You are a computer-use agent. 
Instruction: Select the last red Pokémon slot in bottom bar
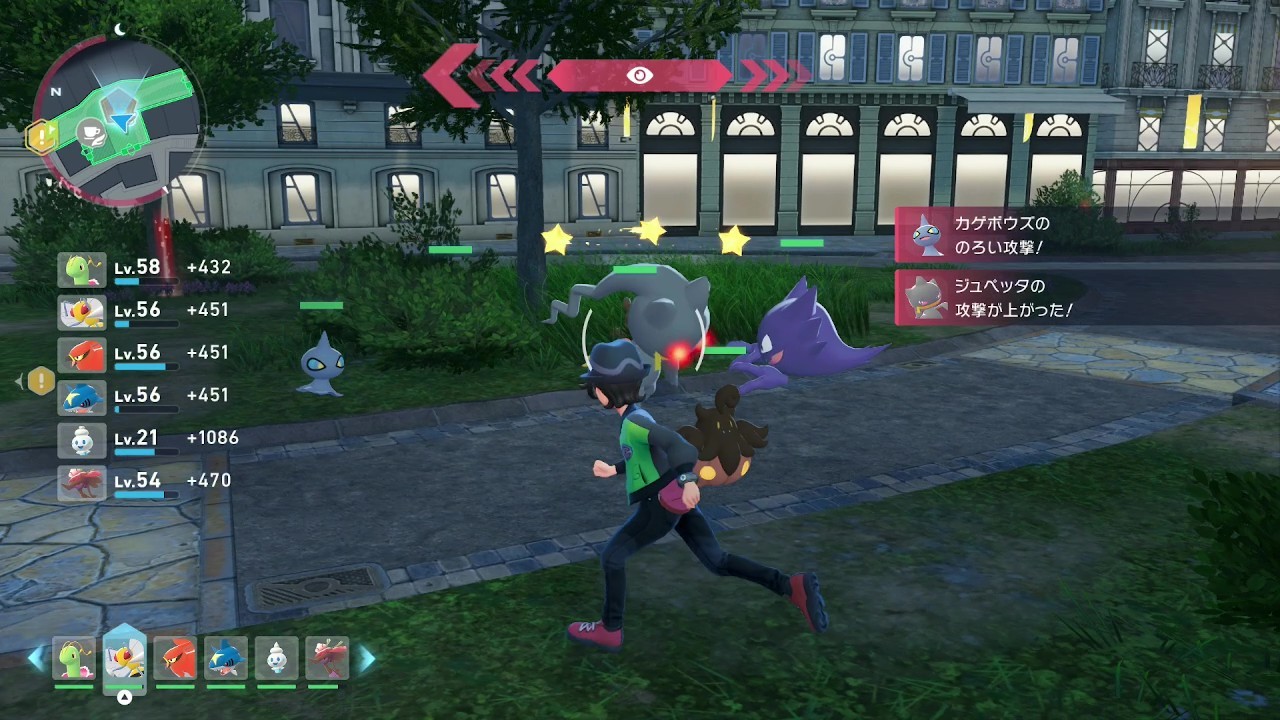pos(326,658)
